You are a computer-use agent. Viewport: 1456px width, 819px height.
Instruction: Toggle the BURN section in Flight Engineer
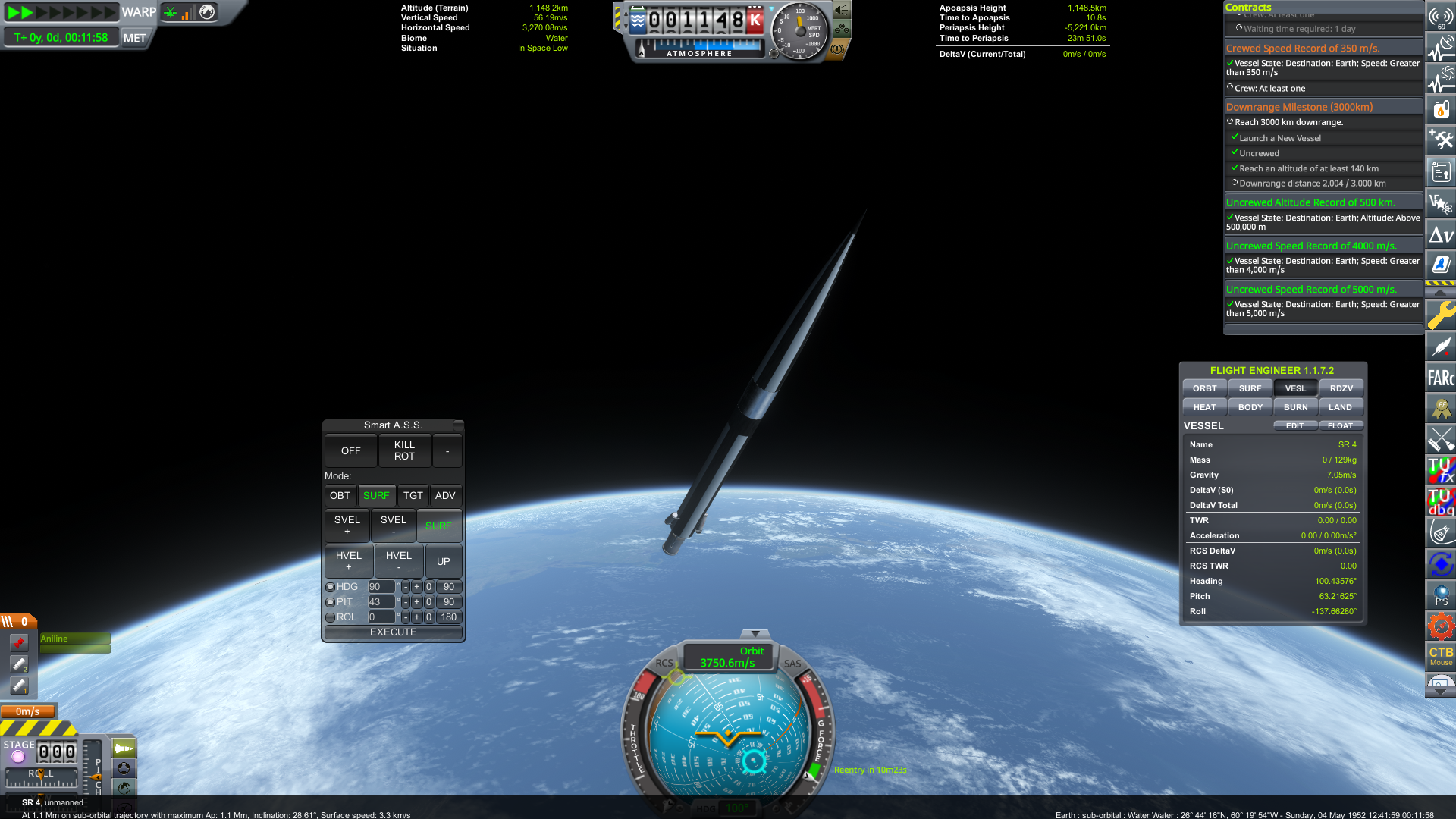coord(1295,407)
